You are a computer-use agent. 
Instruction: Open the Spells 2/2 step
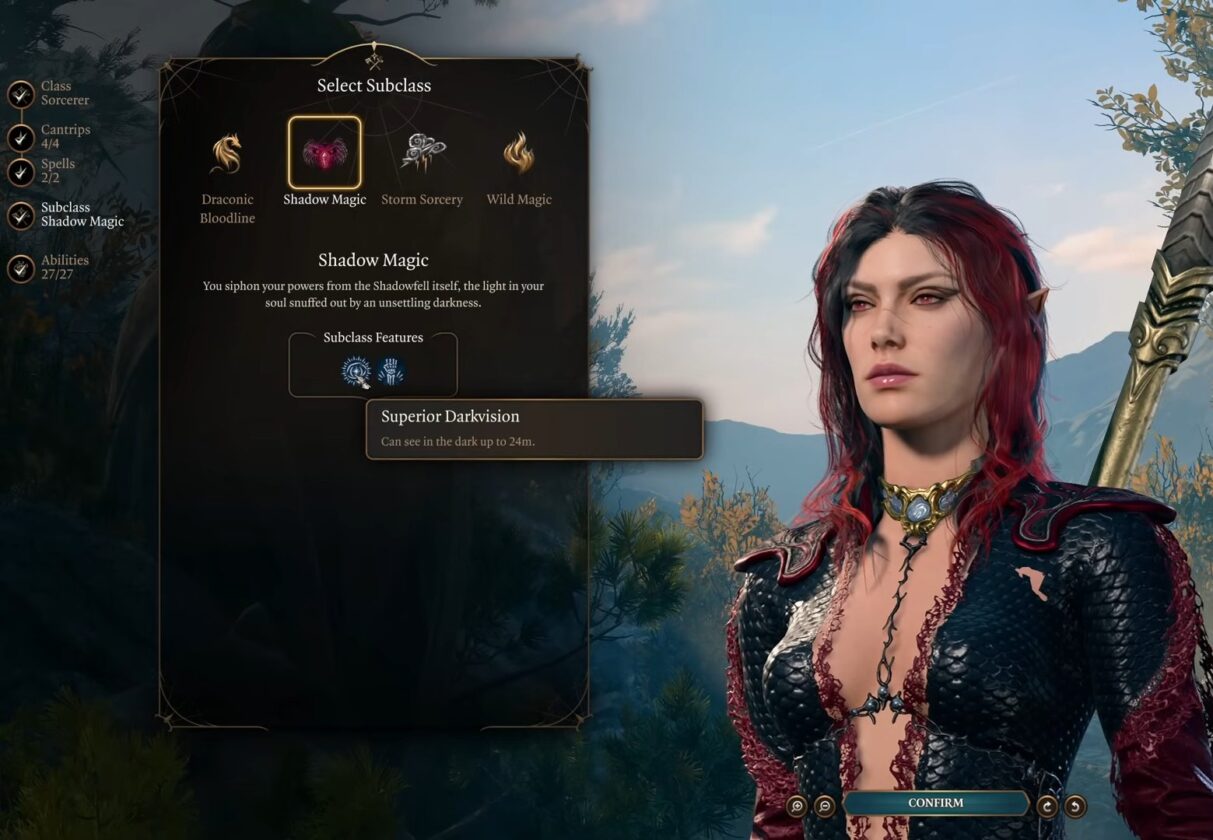pos(21,172)
